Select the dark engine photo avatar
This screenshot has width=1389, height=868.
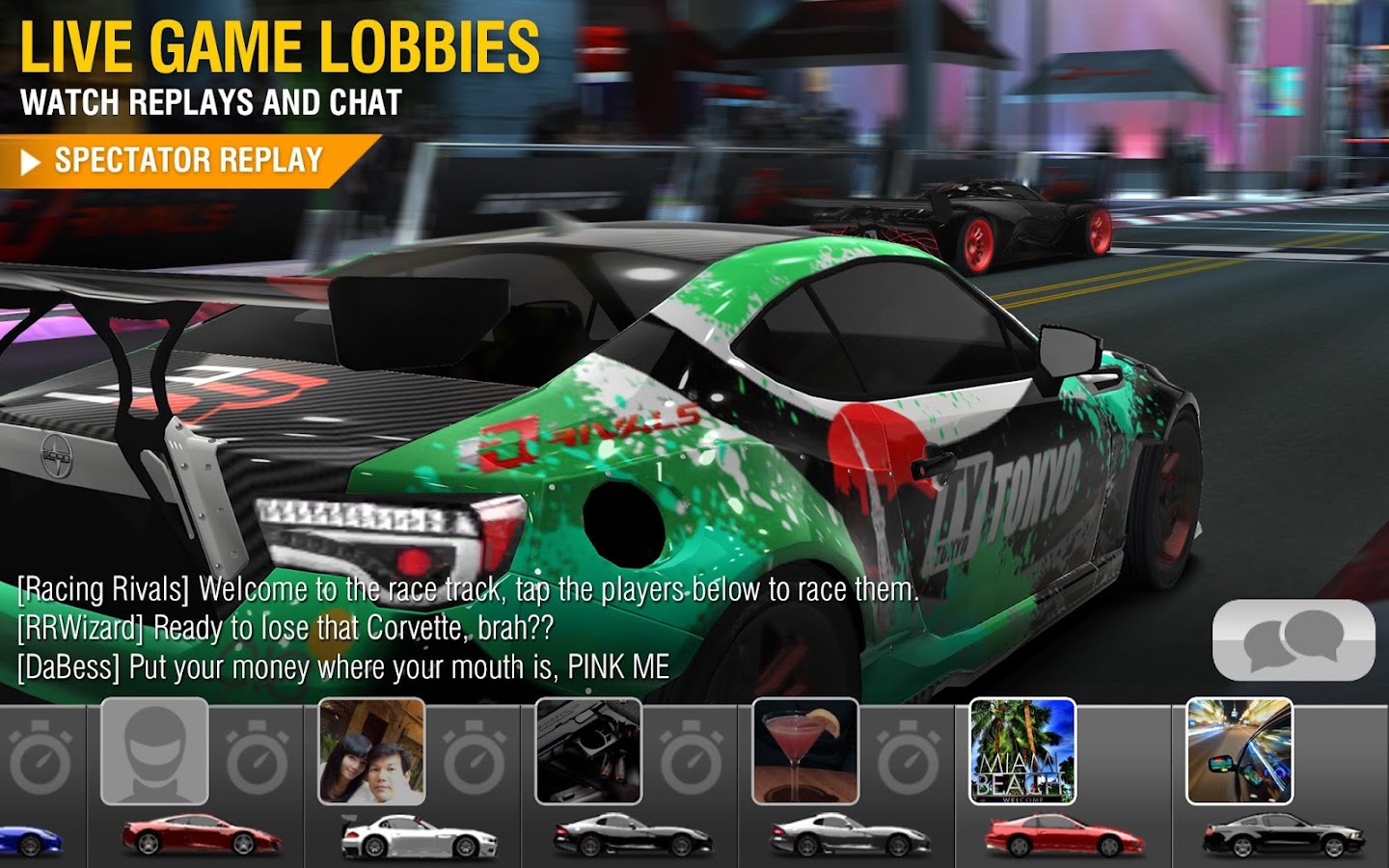588,750
